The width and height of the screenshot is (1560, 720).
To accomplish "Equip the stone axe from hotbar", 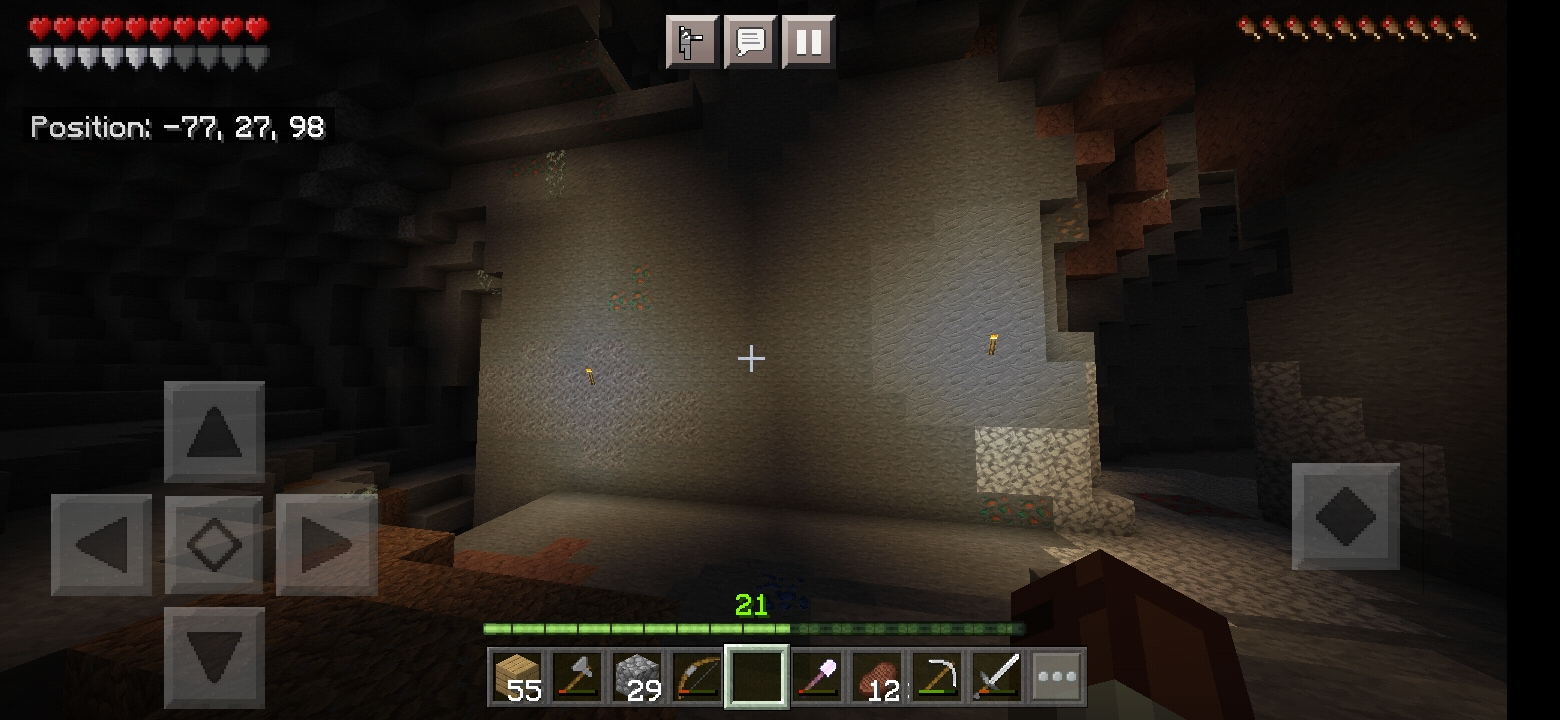I will pyautogui.click(x=578, y=677).
